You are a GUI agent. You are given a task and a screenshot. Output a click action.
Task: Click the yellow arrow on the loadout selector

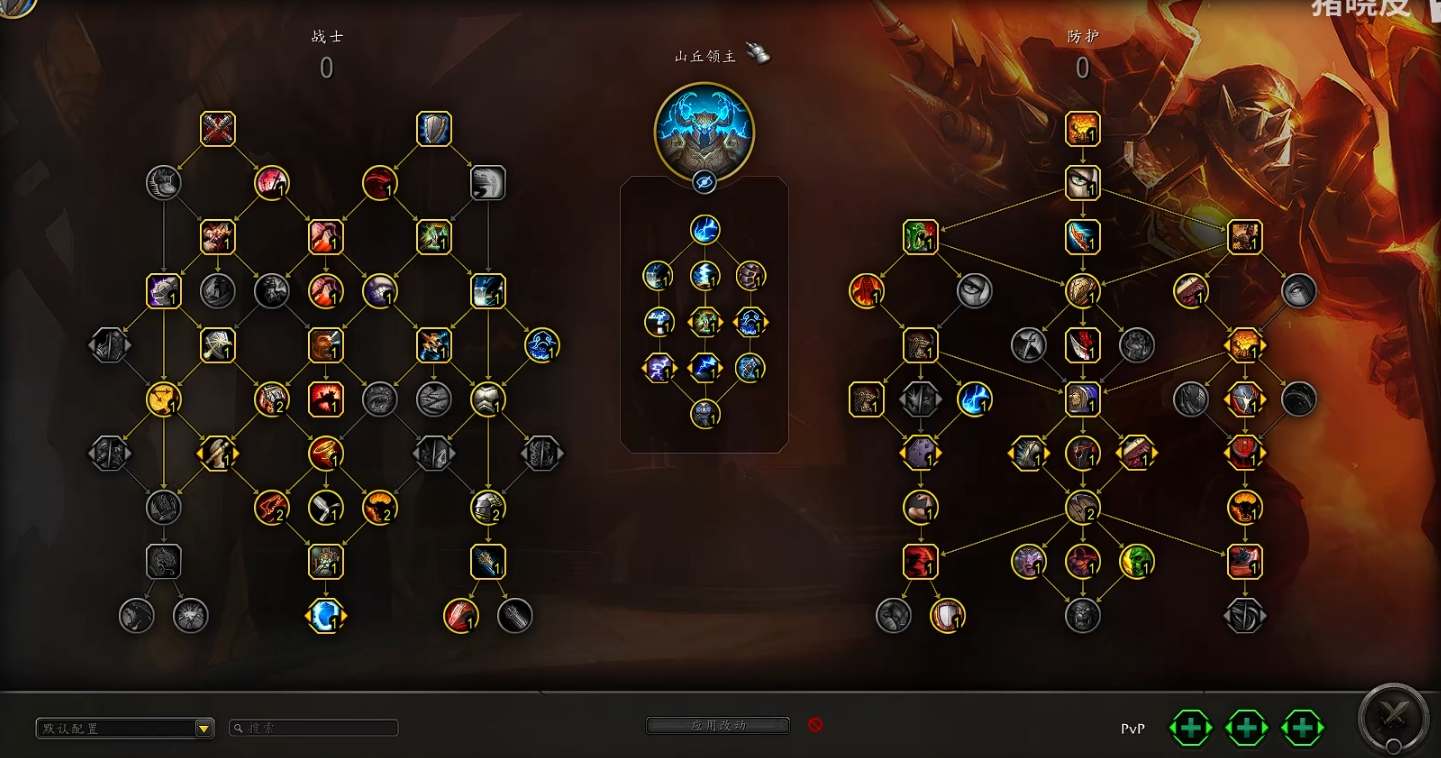tap(205, 727)
